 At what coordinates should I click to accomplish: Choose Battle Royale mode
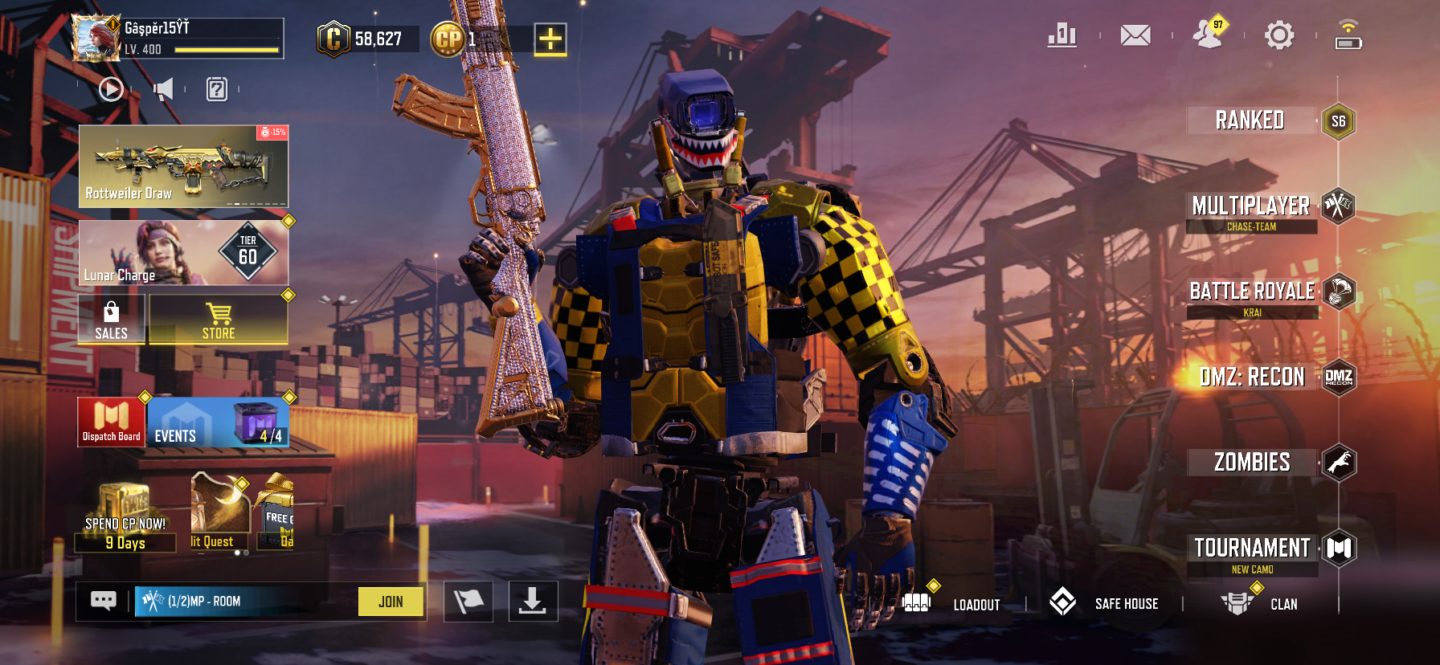(x=1252, y=292)
